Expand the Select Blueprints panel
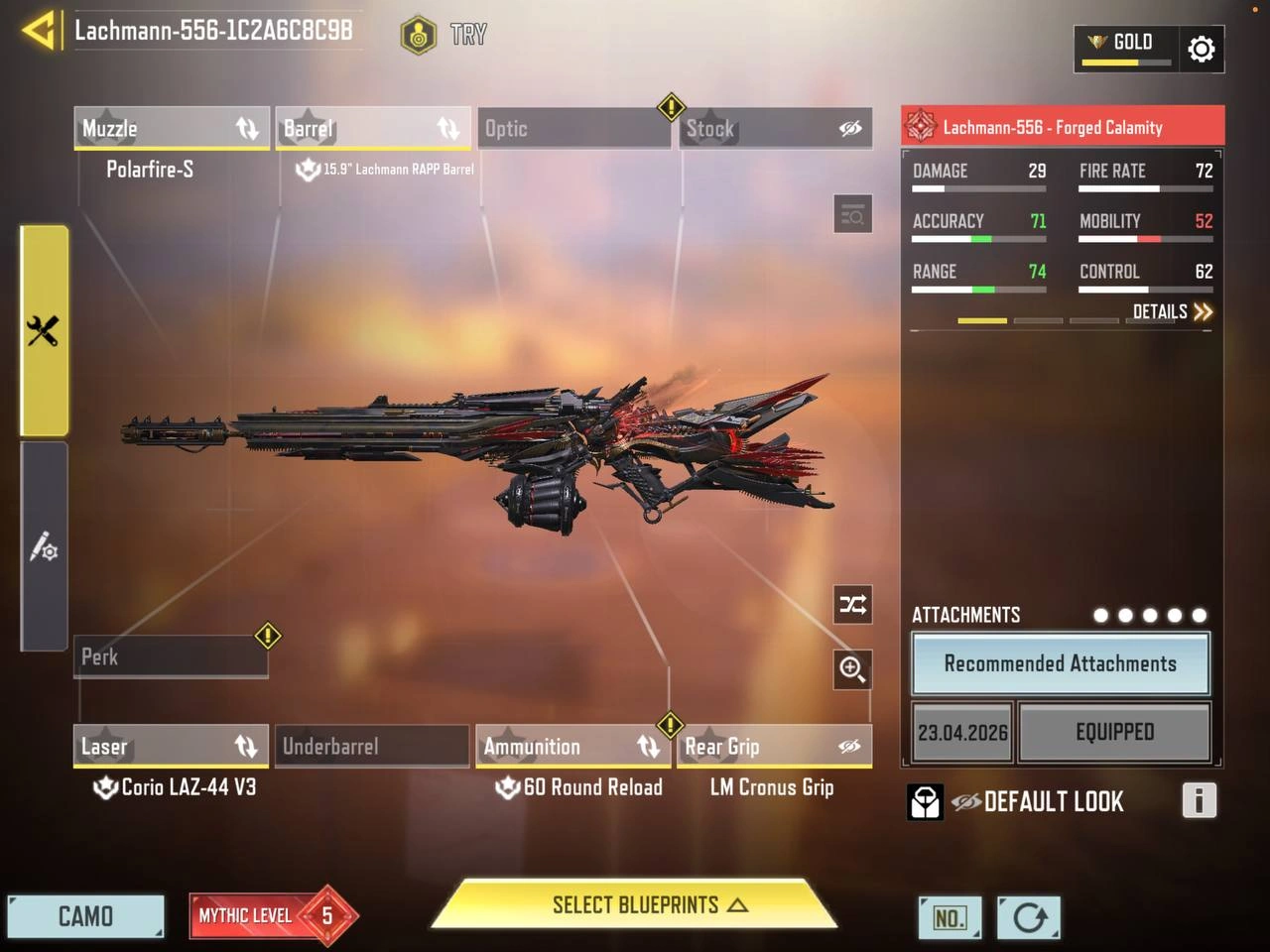The height and width of the screenshot is (952, 1270). coord(634,904)
